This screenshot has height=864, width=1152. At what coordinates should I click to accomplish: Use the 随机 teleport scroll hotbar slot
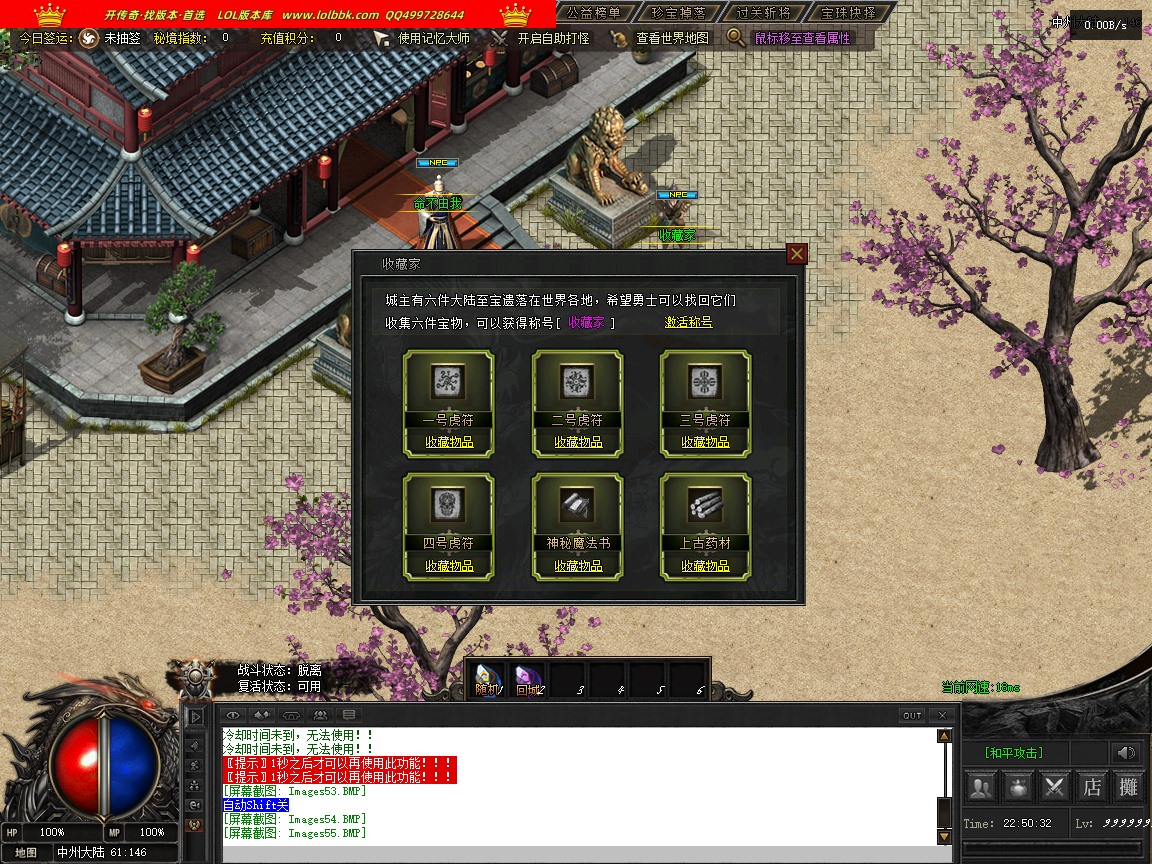(487, 680)
